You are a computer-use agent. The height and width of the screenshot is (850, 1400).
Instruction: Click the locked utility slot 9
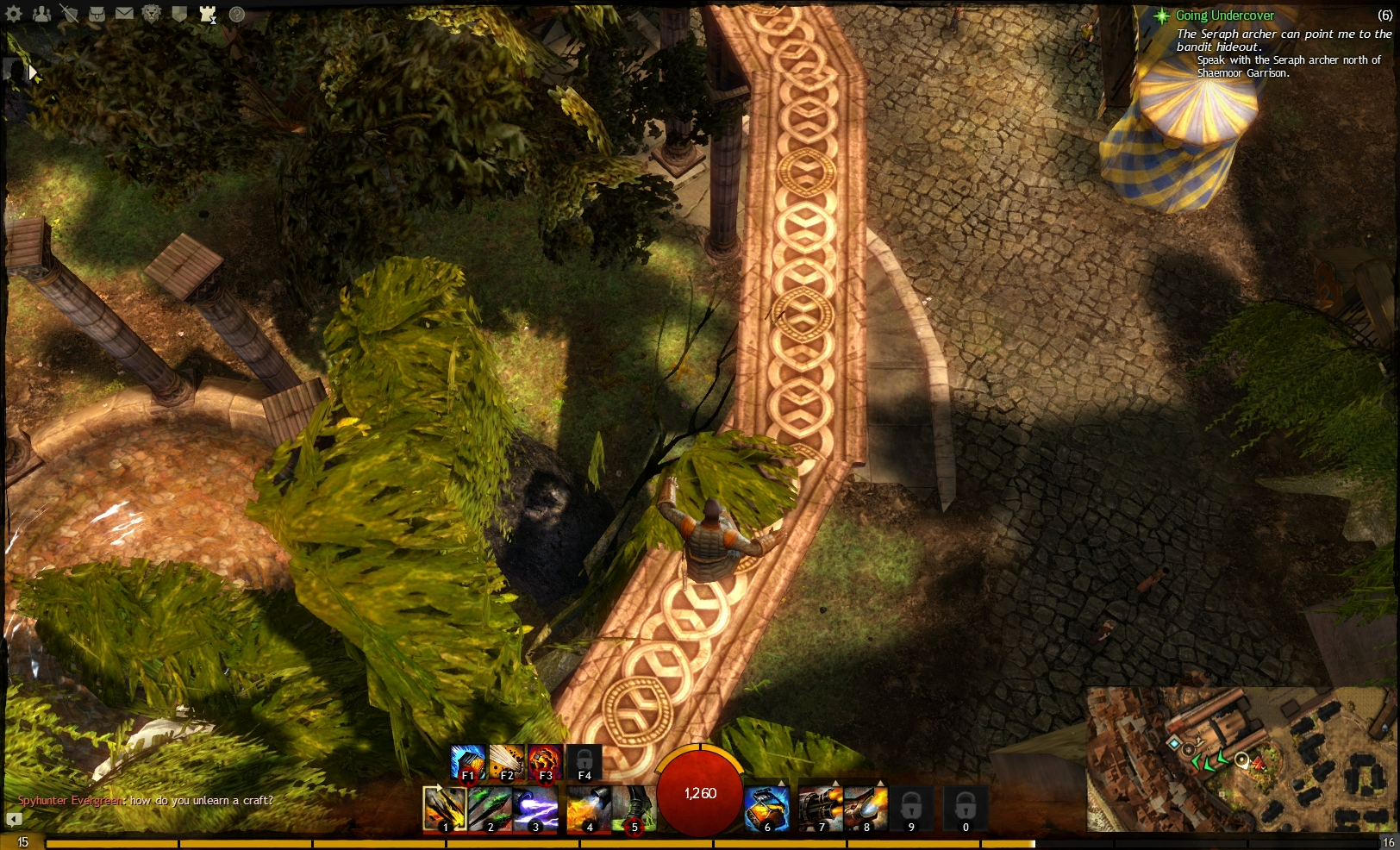pos(910,809)
